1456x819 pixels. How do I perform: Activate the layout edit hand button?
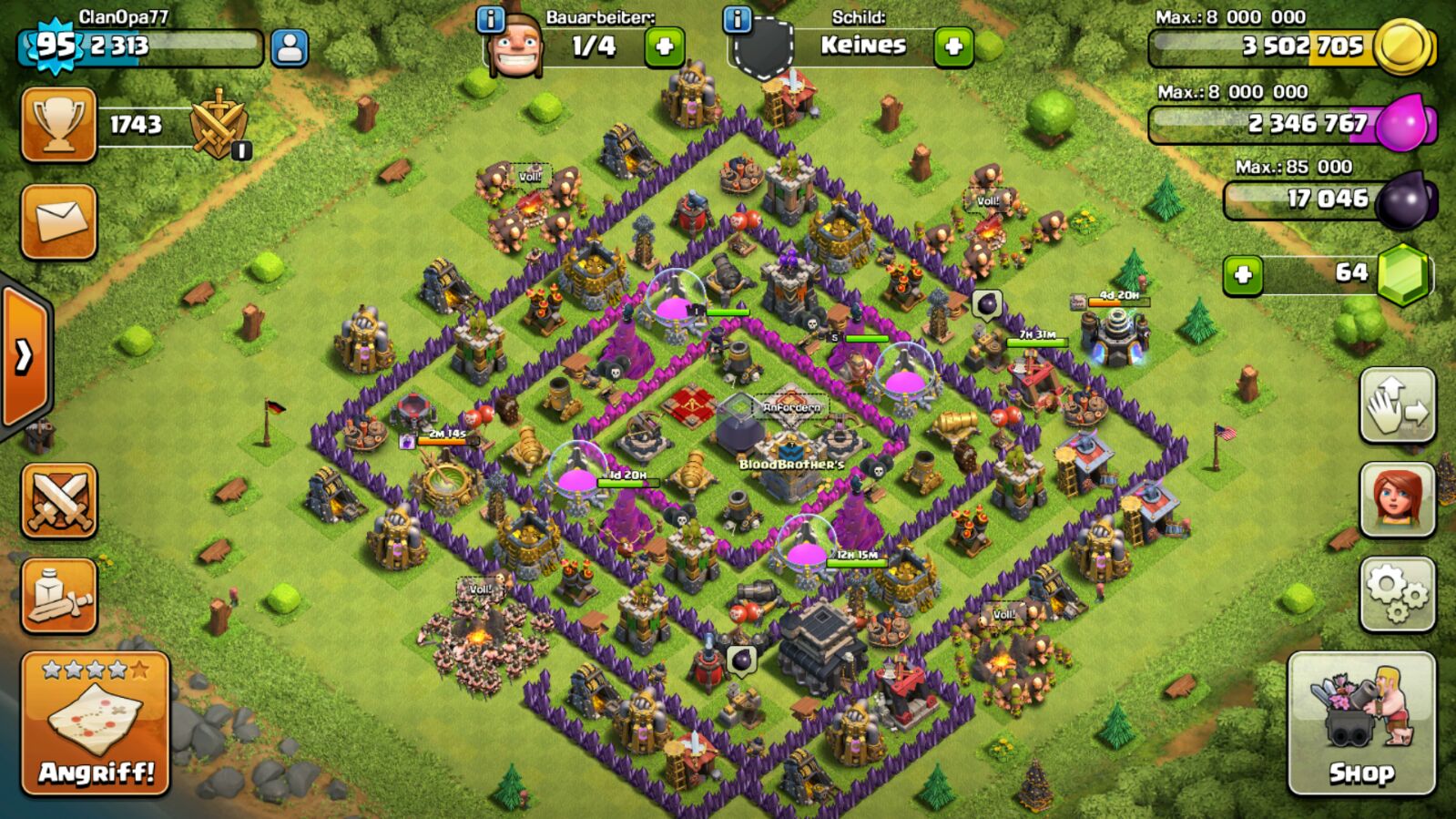1397,405
